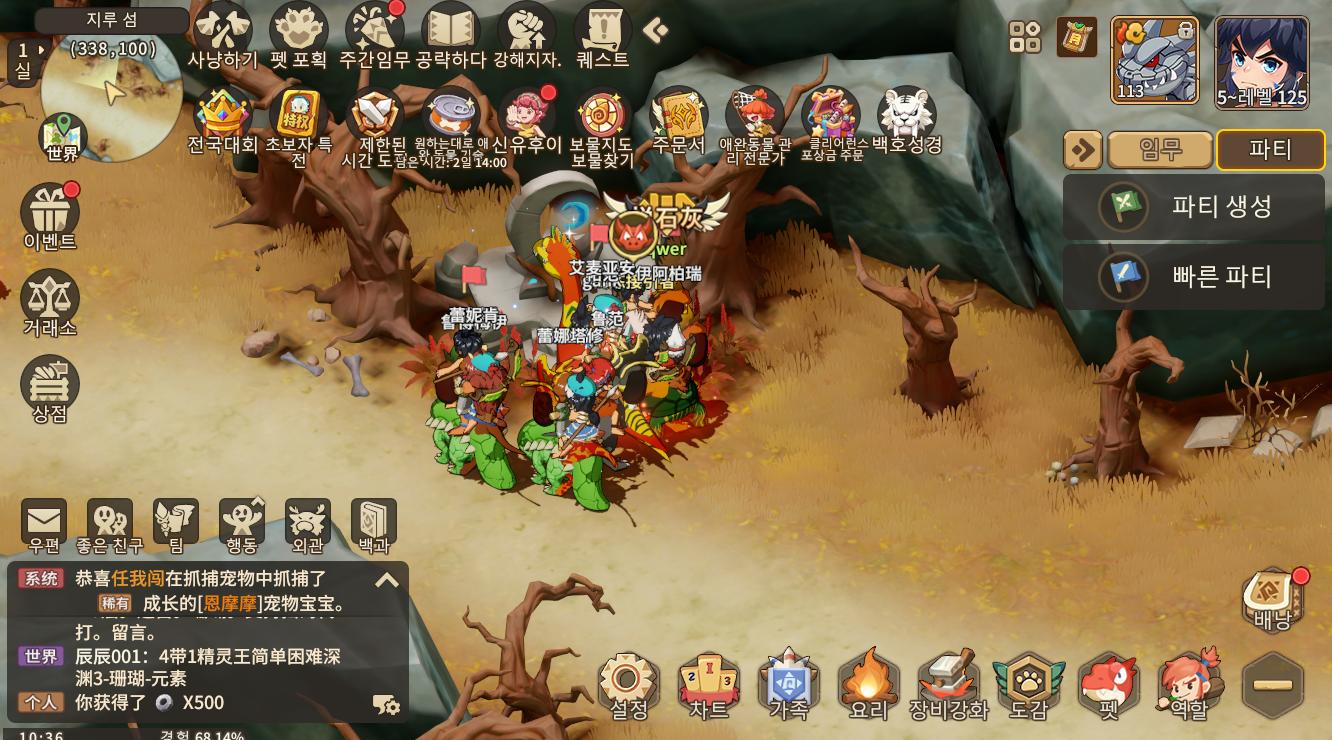The image size is (1332, 740).
Task: Open the 전국대회 crown icon
Action: click(223, 116)
